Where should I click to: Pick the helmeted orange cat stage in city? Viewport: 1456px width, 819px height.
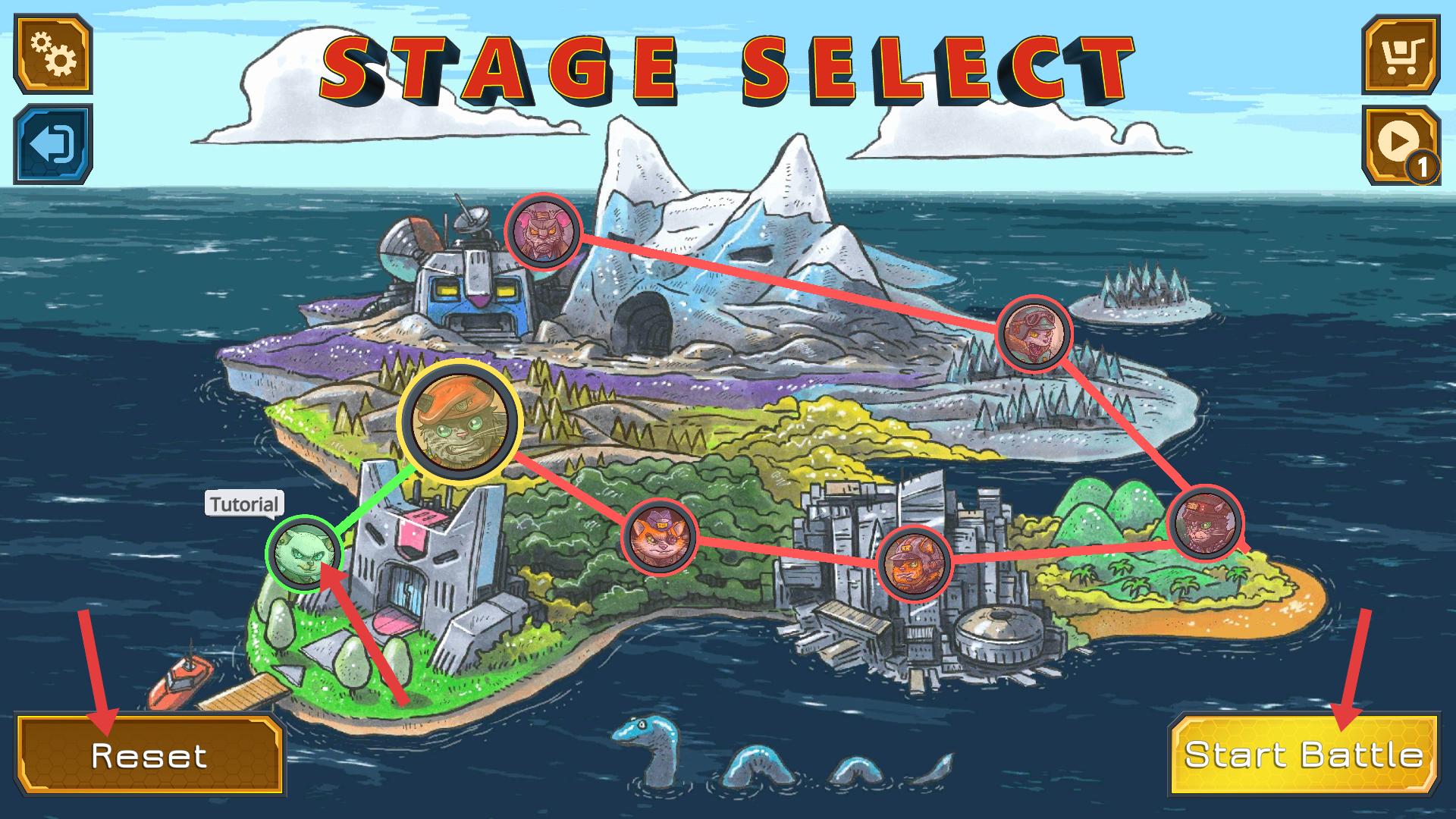[x=914, y=563]
